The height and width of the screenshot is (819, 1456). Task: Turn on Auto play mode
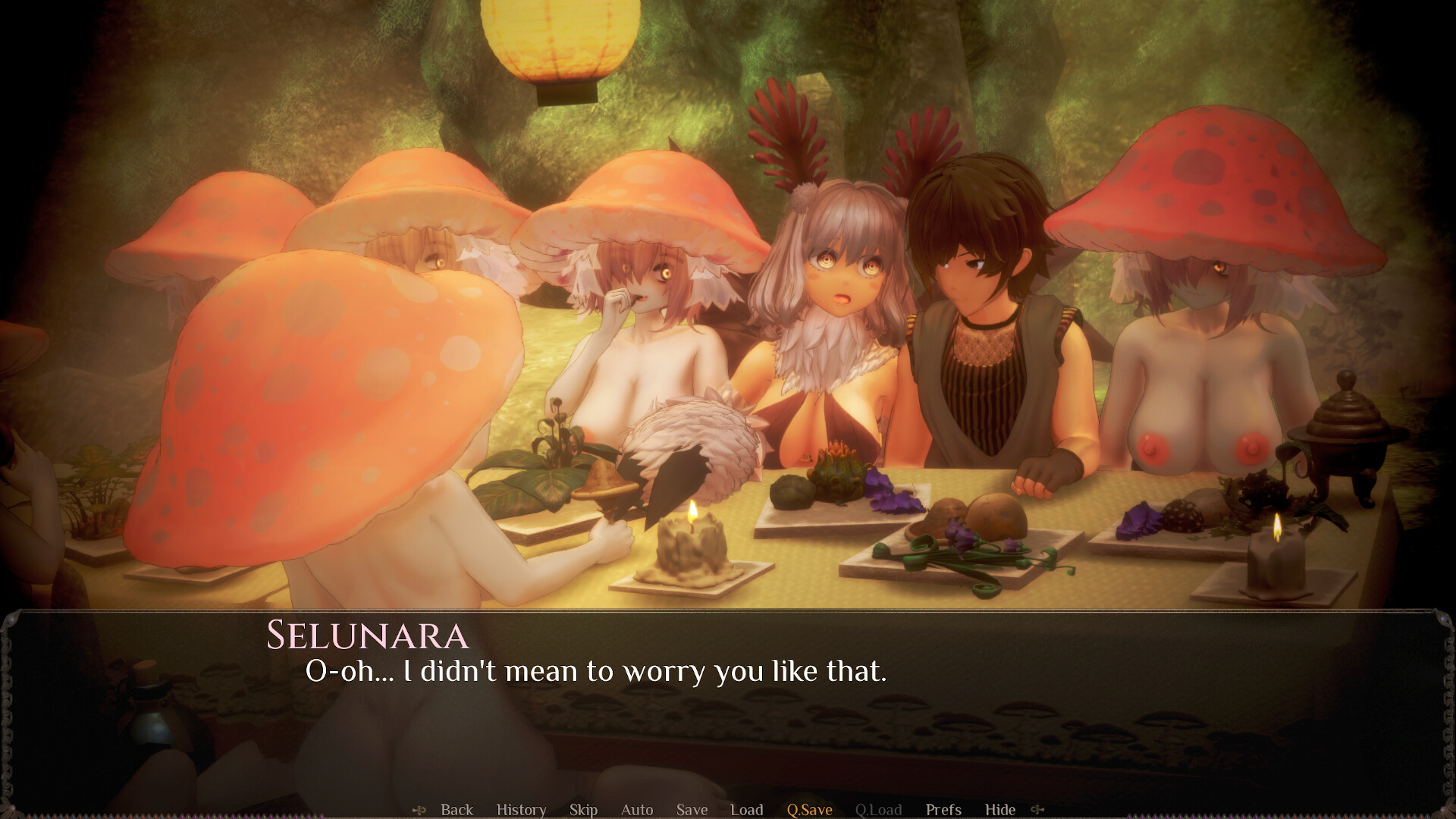tap(637, 809)
